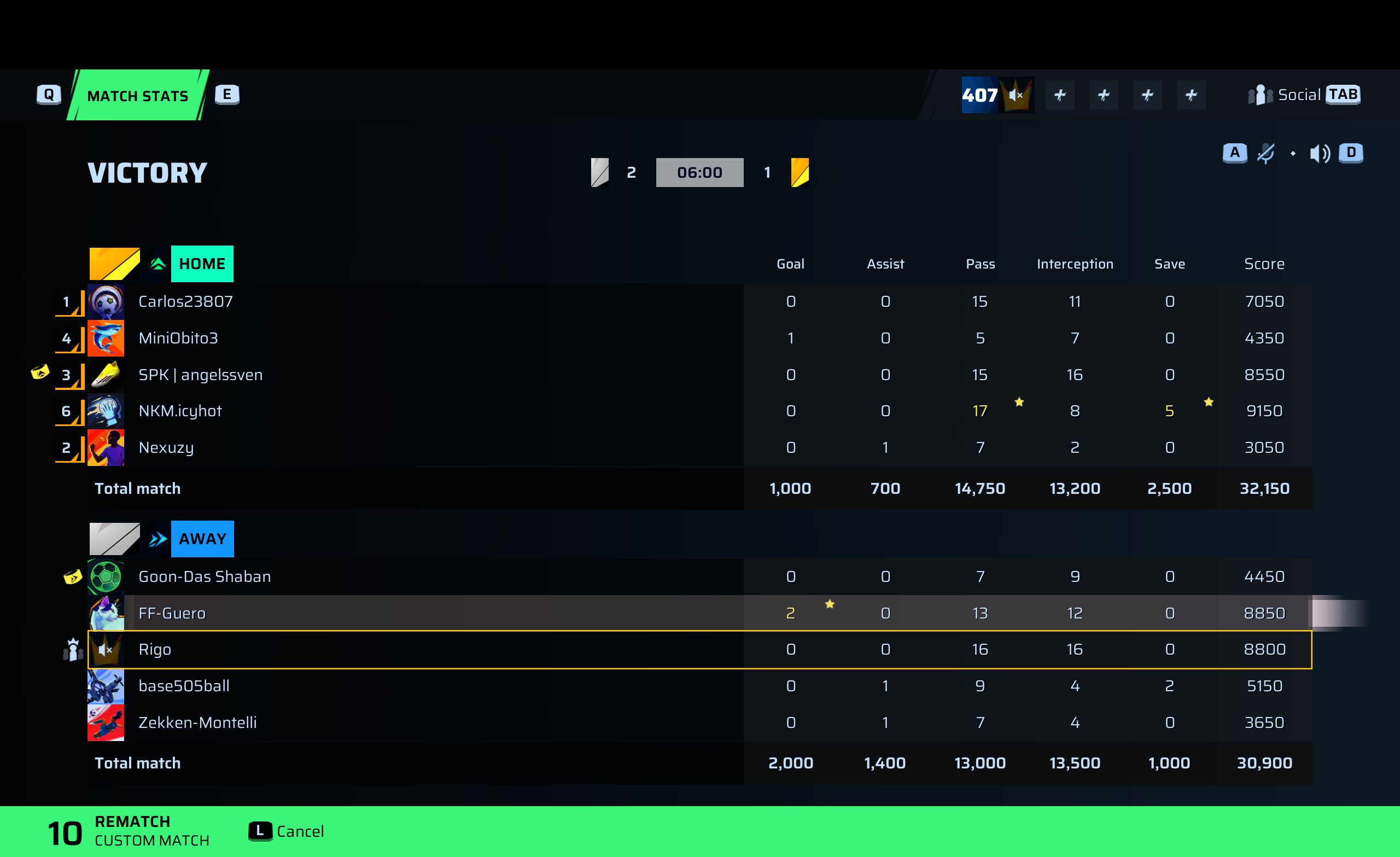Click the 407 player level badge
Image resolution: width=1400 pixels, height=857 pixels.
tap(979, 95)
